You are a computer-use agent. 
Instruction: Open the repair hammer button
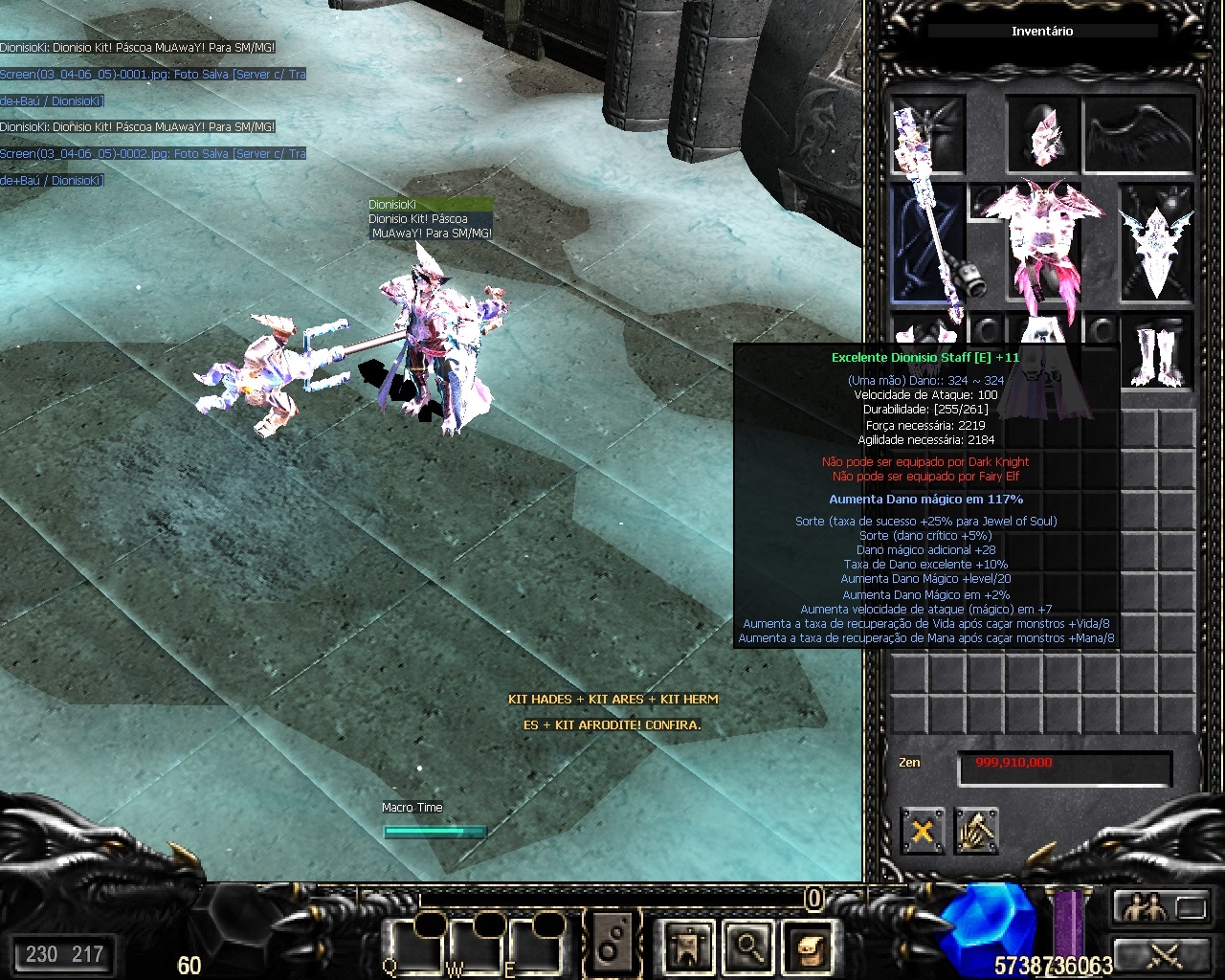pyautogui.click(x=976, y=831)
